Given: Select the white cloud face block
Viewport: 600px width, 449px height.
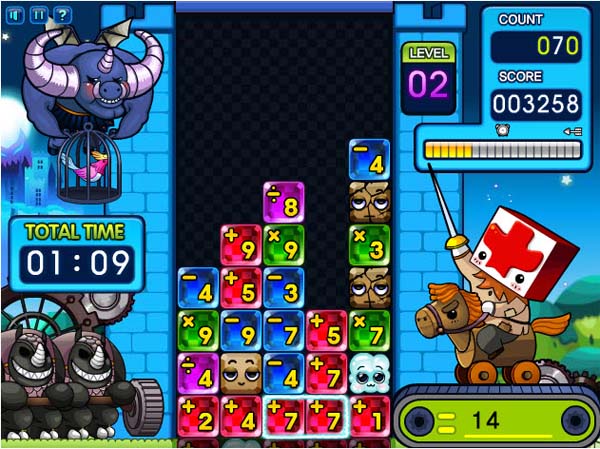Looking at the screenshot, I should click(369, 374).
